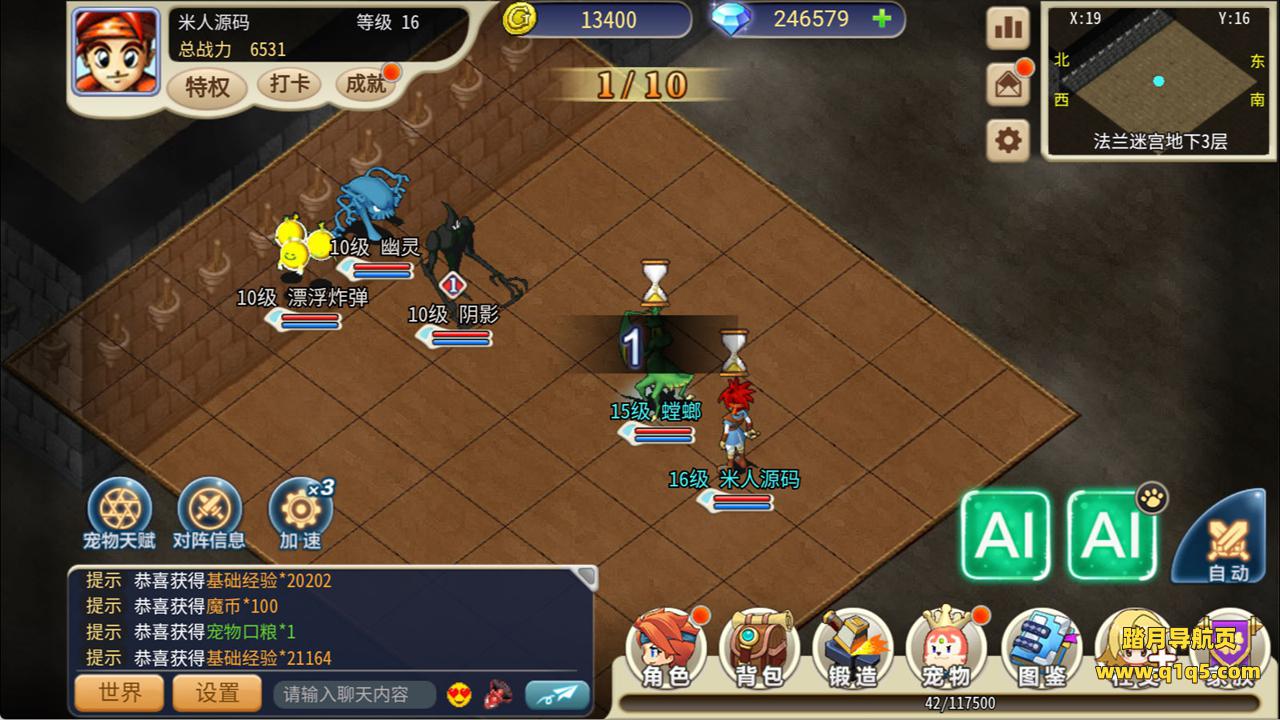The image size is (1280, 720).
Task: Add diamonds with the green plus
Action: click(x=881, y=19)
